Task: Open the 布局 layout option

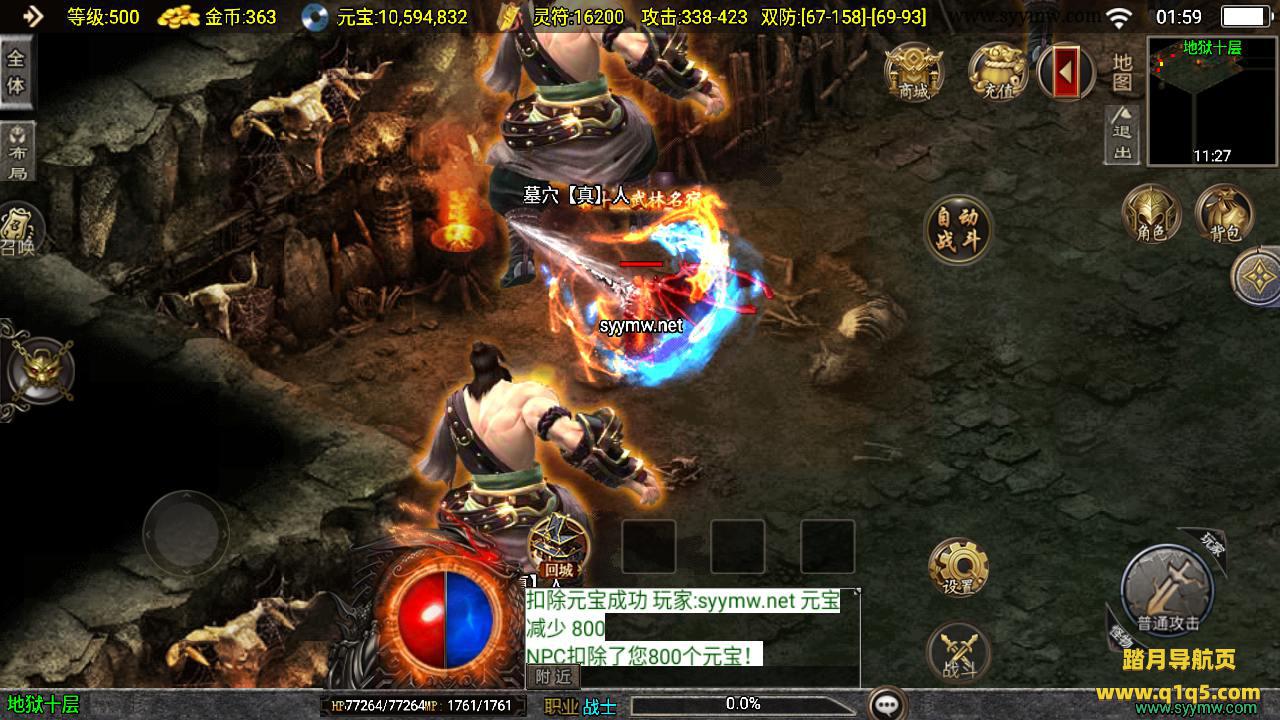Action: click(18, 152)
